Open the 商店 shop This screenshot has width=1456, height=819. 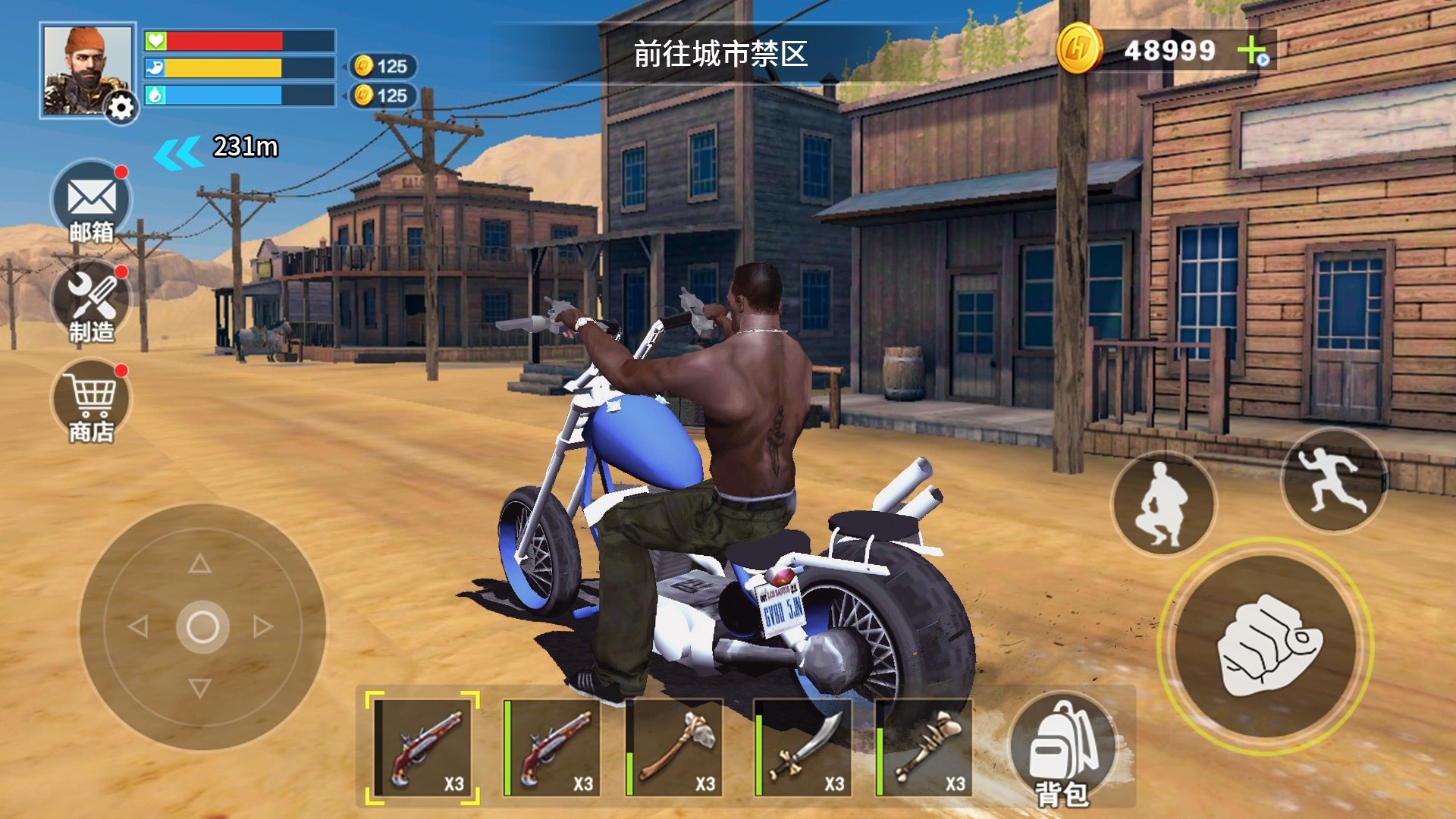coord(92,400)
